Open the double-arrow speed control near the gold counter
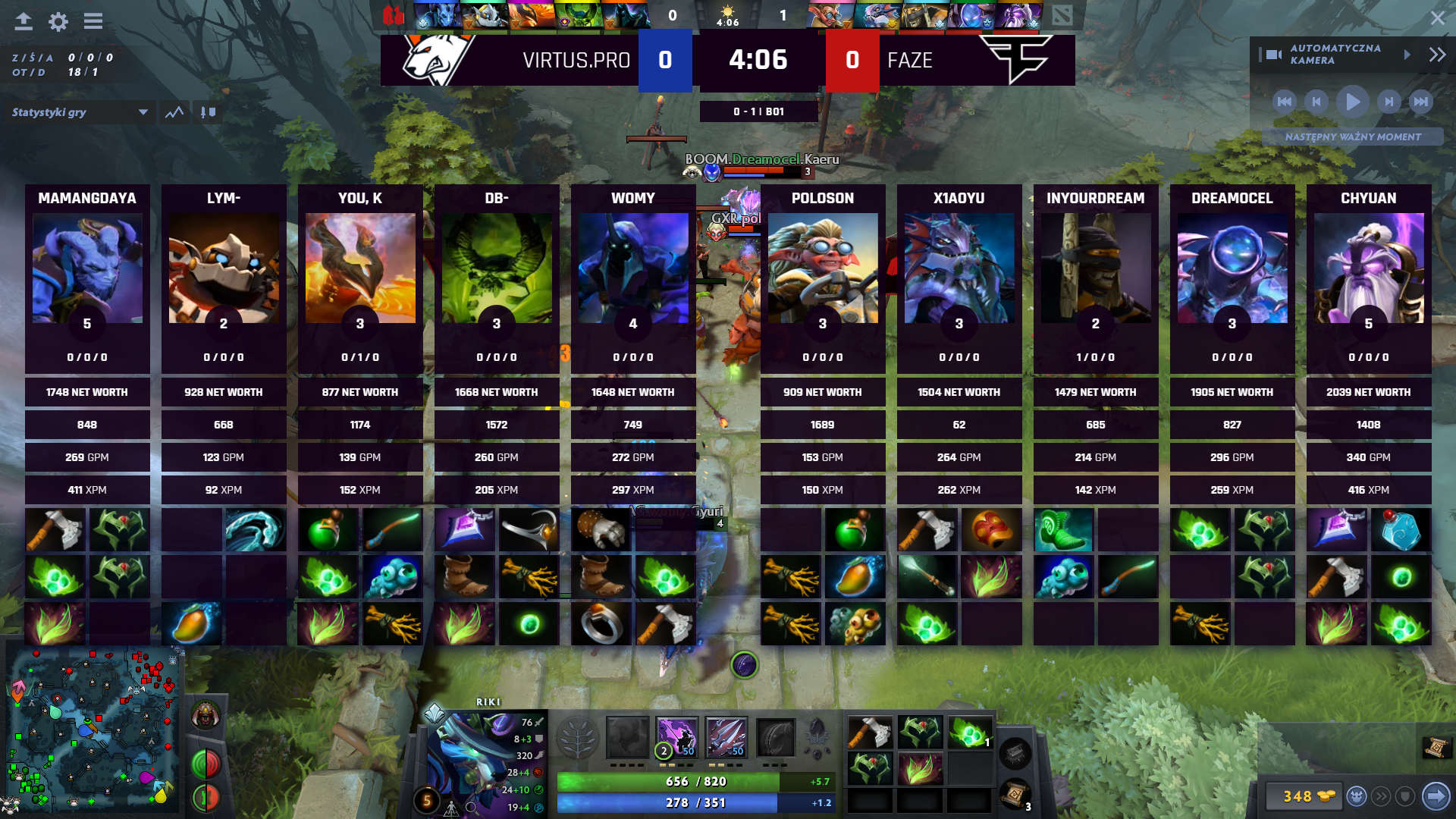 1382,795
